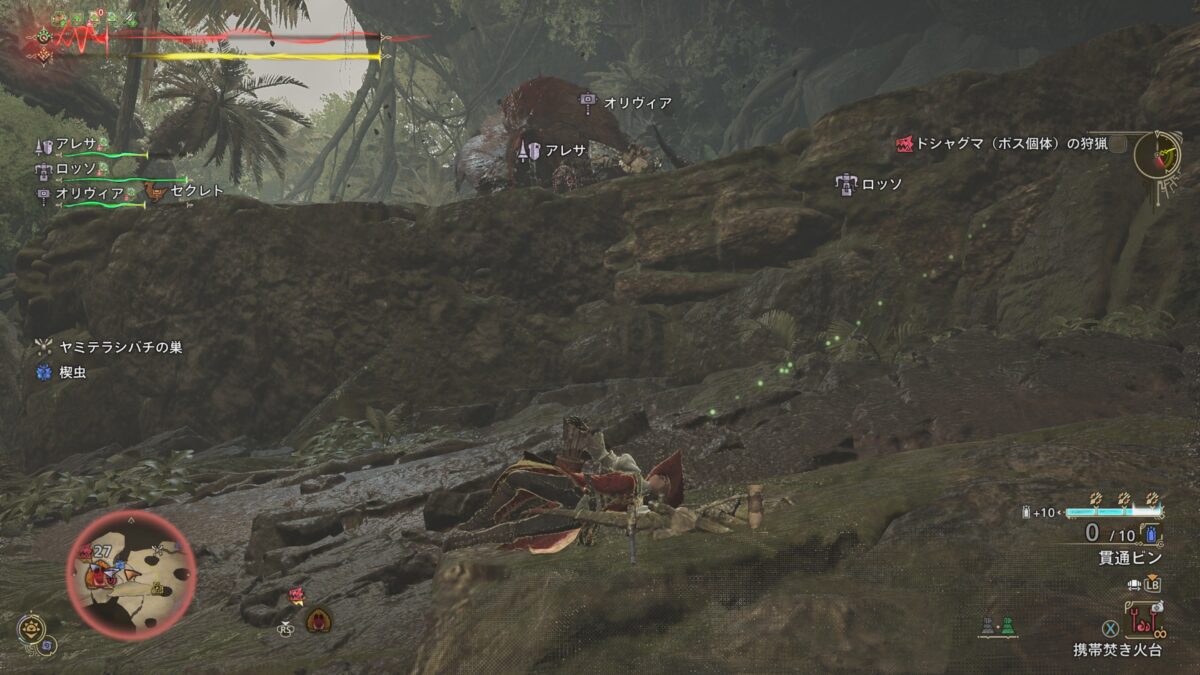Click the アレサ name tag above the monster

[x=565, y=150]
